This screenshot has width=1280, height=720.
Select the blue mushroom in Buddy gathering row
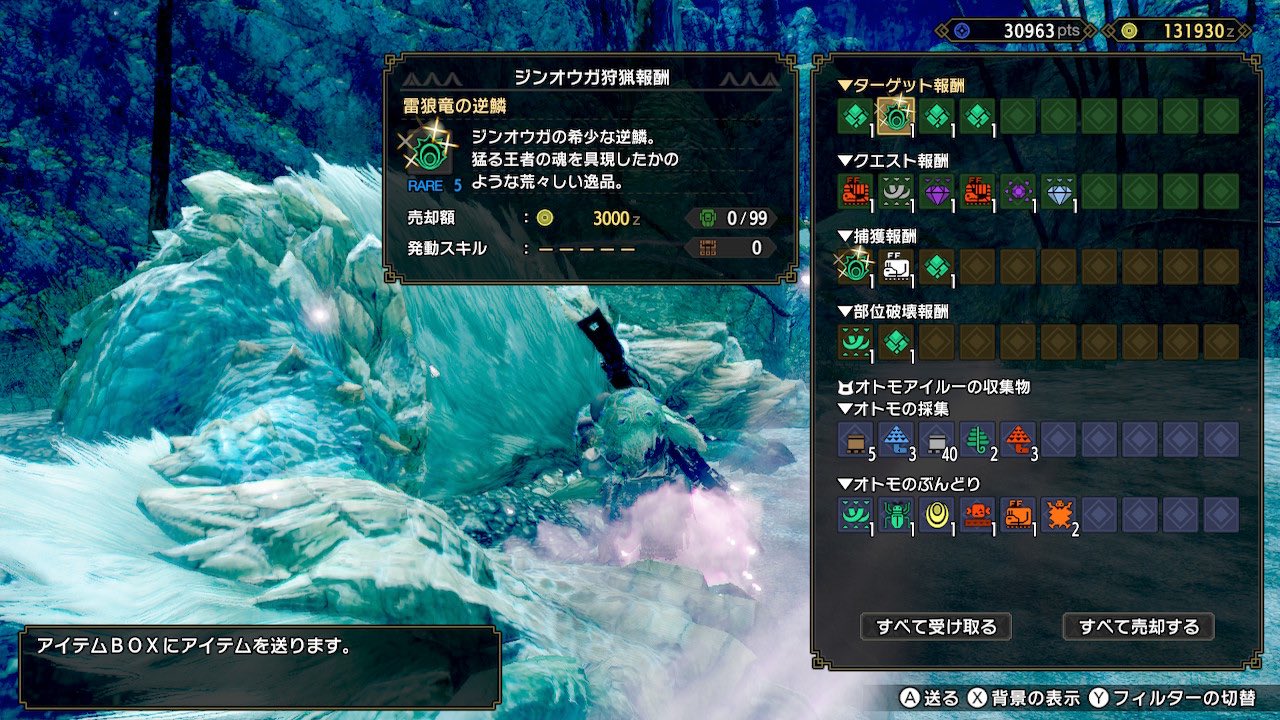(896, 437)
